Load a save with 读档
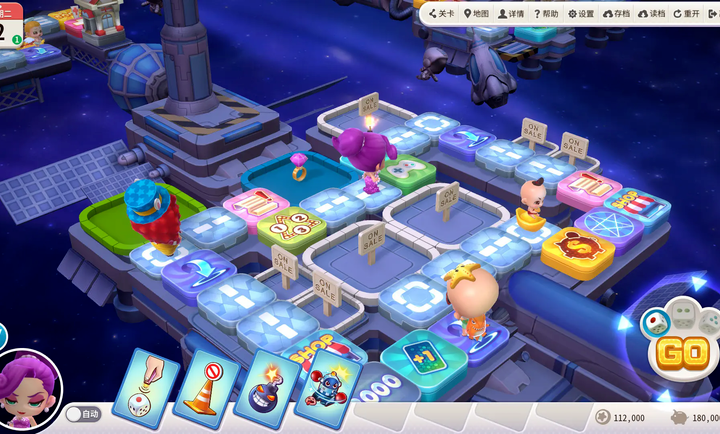 pyautogui.click(x=651, y=13)
